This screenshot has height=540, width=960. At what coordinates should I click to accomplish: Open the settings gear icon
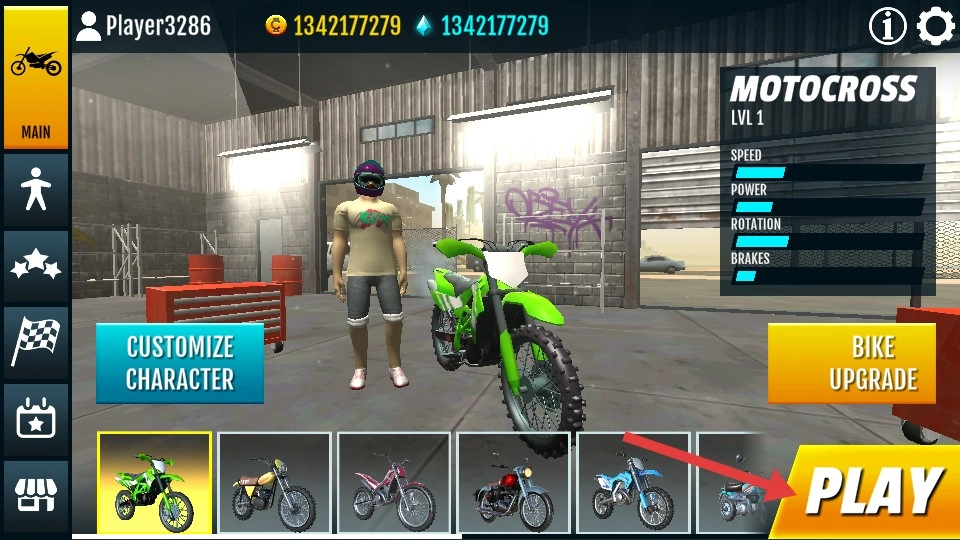pyautogui.click(x=936, y=26)
